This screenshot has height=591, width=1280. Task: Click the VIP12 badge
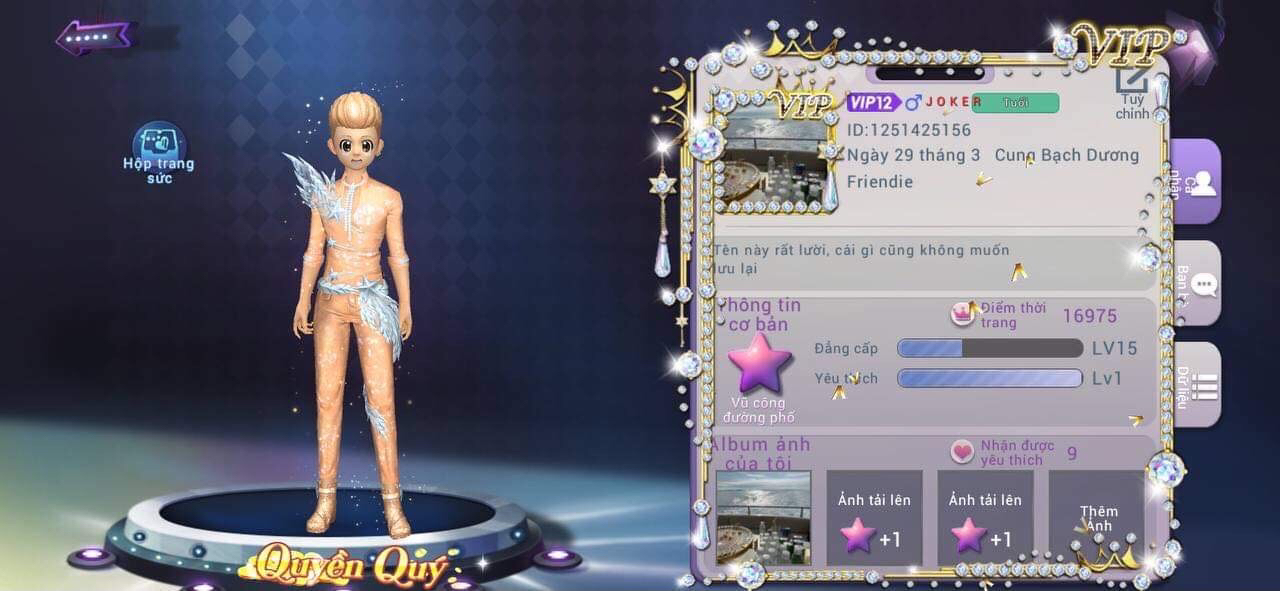872,102
